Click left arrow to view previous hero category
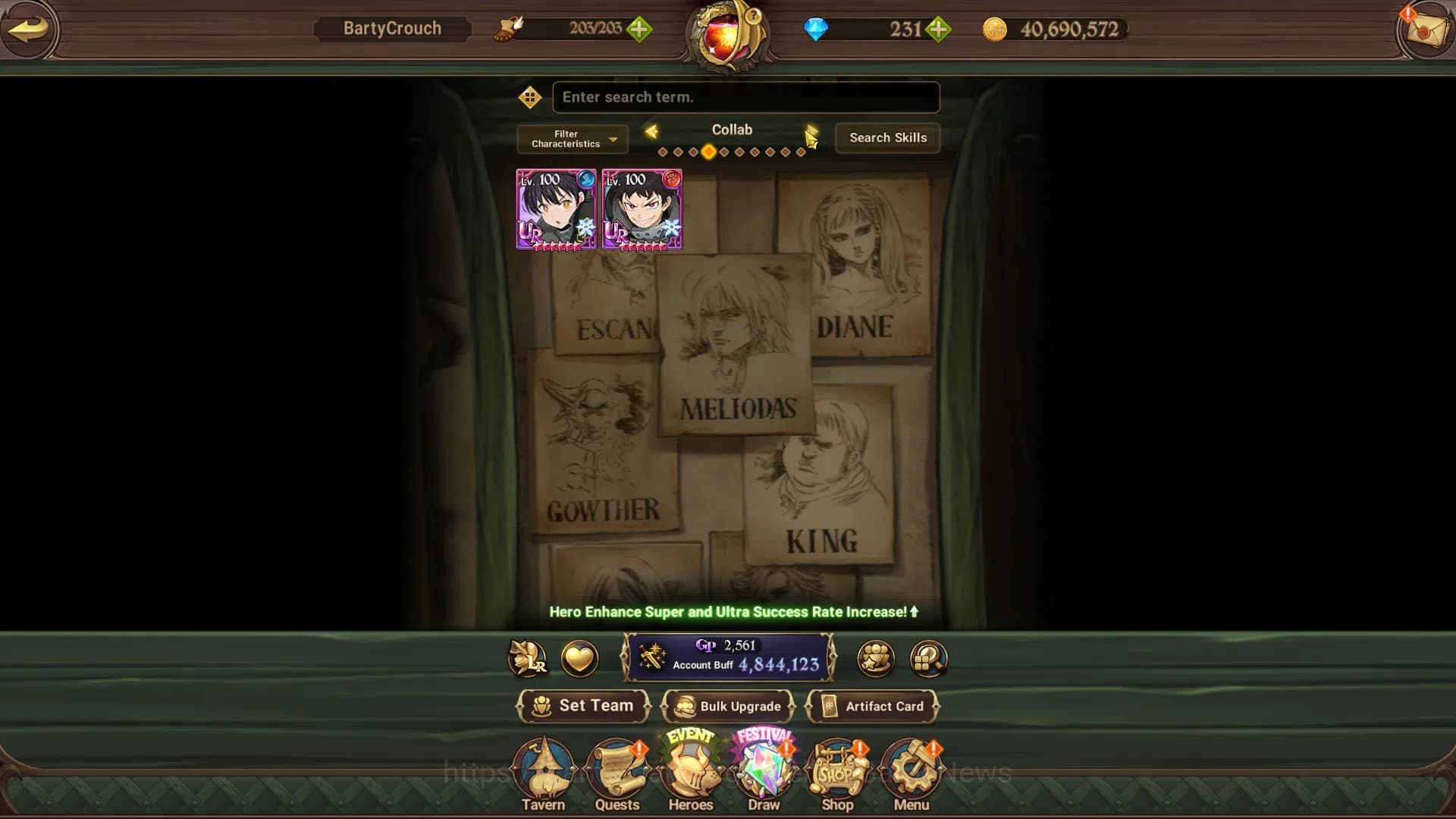This screenshot has width=1456, height=819. pos(652,130)
